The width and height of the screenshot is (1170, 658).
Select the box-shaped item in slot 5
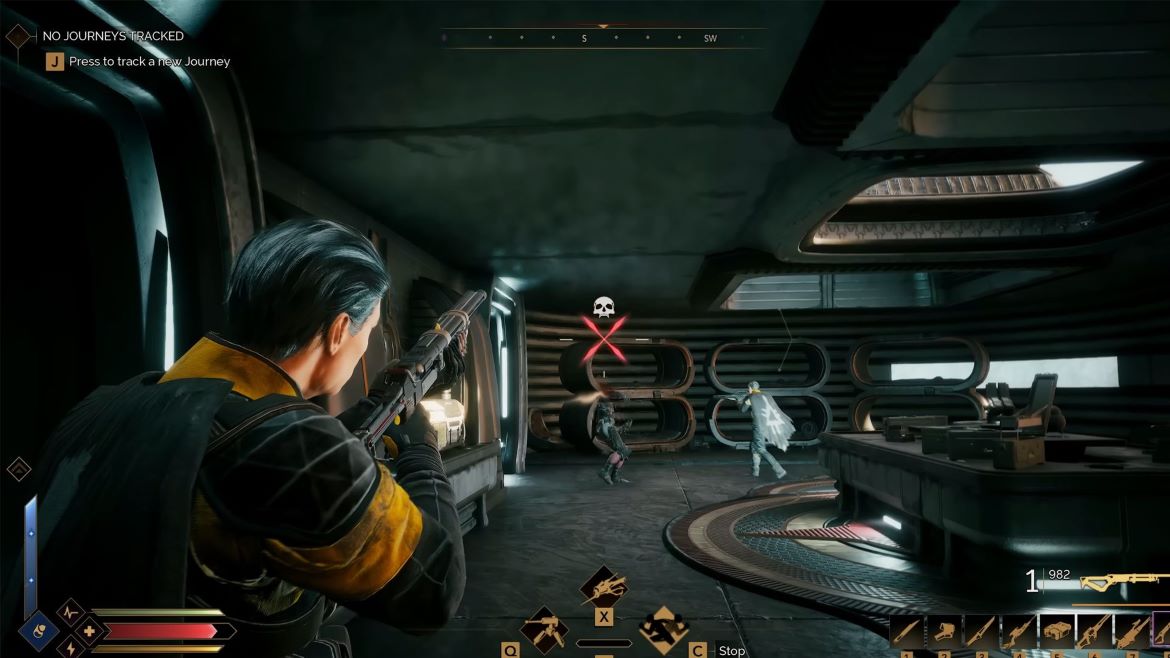[x=1056, y=632]
